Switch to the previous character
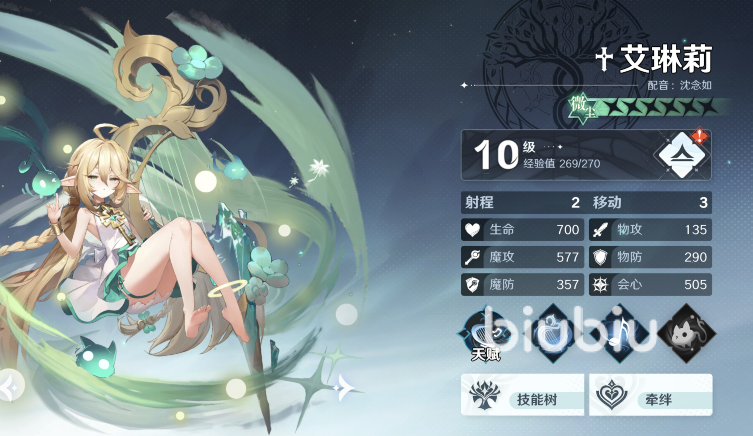This screenshot has height=436, width=753. (x=10, y=384)
